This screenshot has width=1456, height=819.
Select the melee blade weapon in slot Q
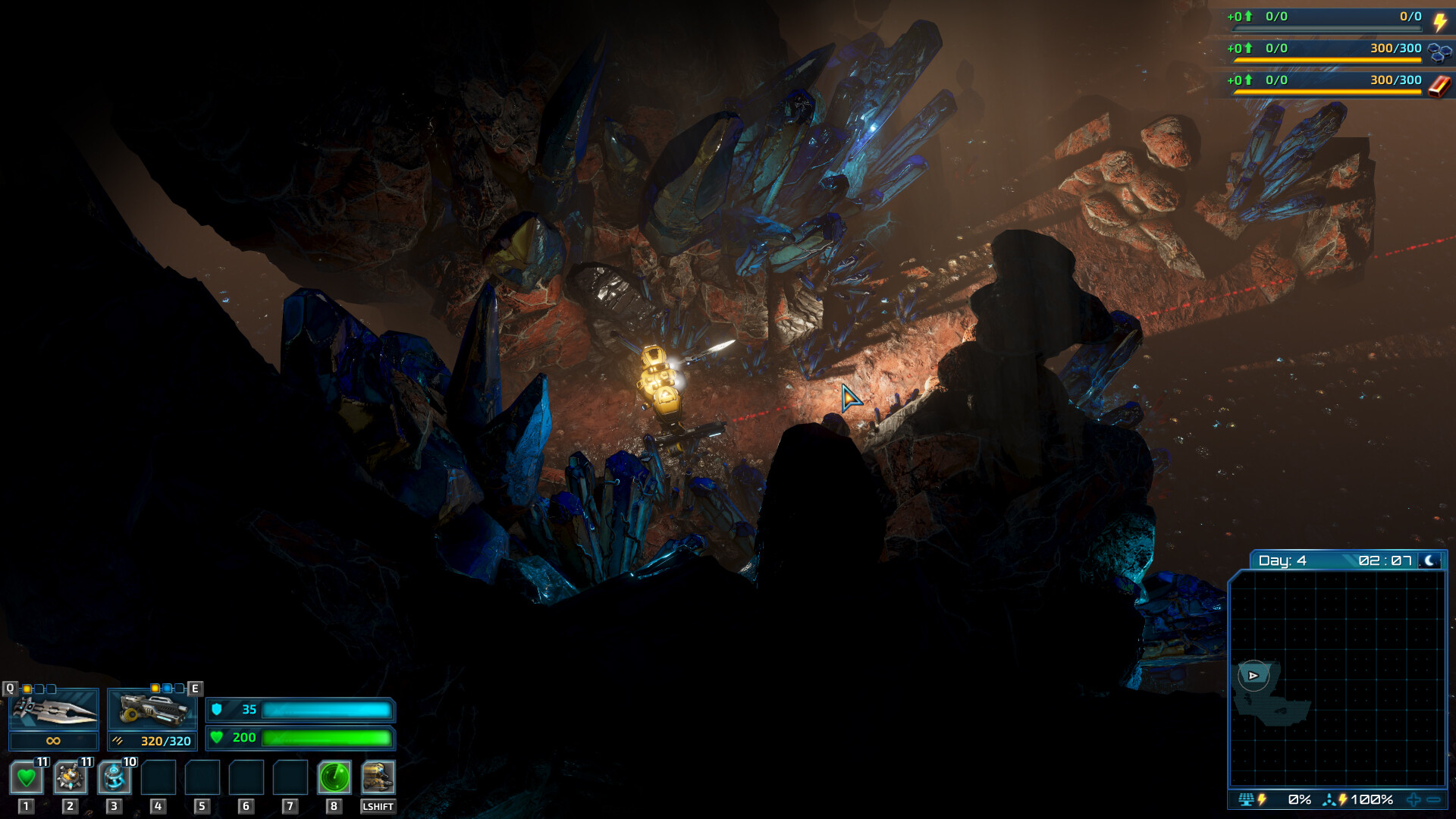pyautogui.click(x=53, y=713)
